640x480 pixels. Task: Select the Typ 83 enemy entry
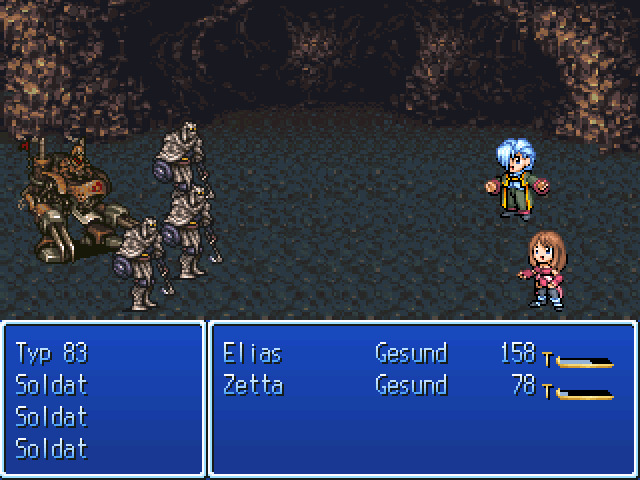pos(52,353)
